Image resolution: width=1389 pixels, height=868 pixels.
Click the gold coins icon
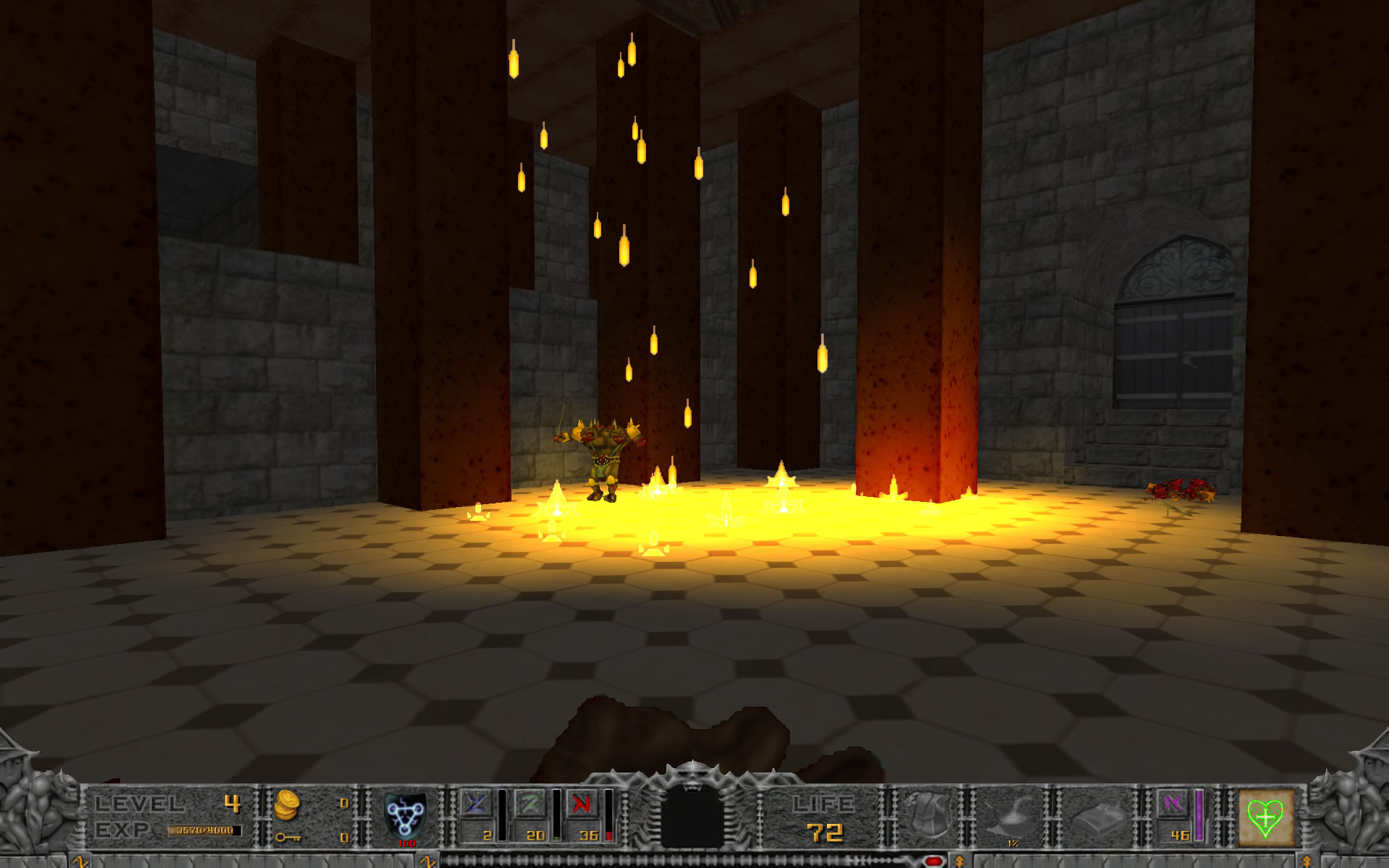coord(287,804)
